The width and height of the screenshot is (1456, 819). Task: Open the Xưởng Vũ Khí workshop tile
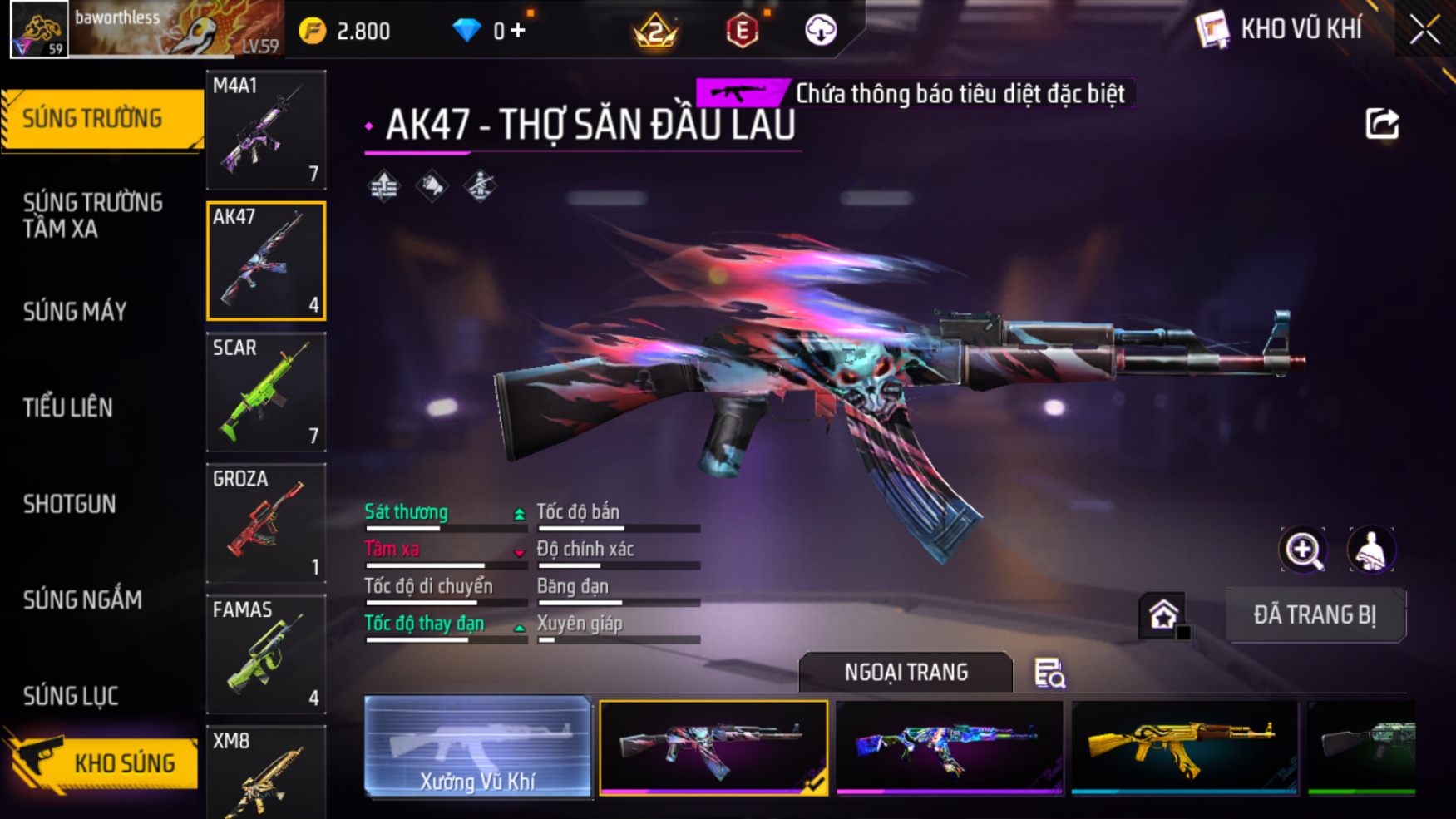477,747
